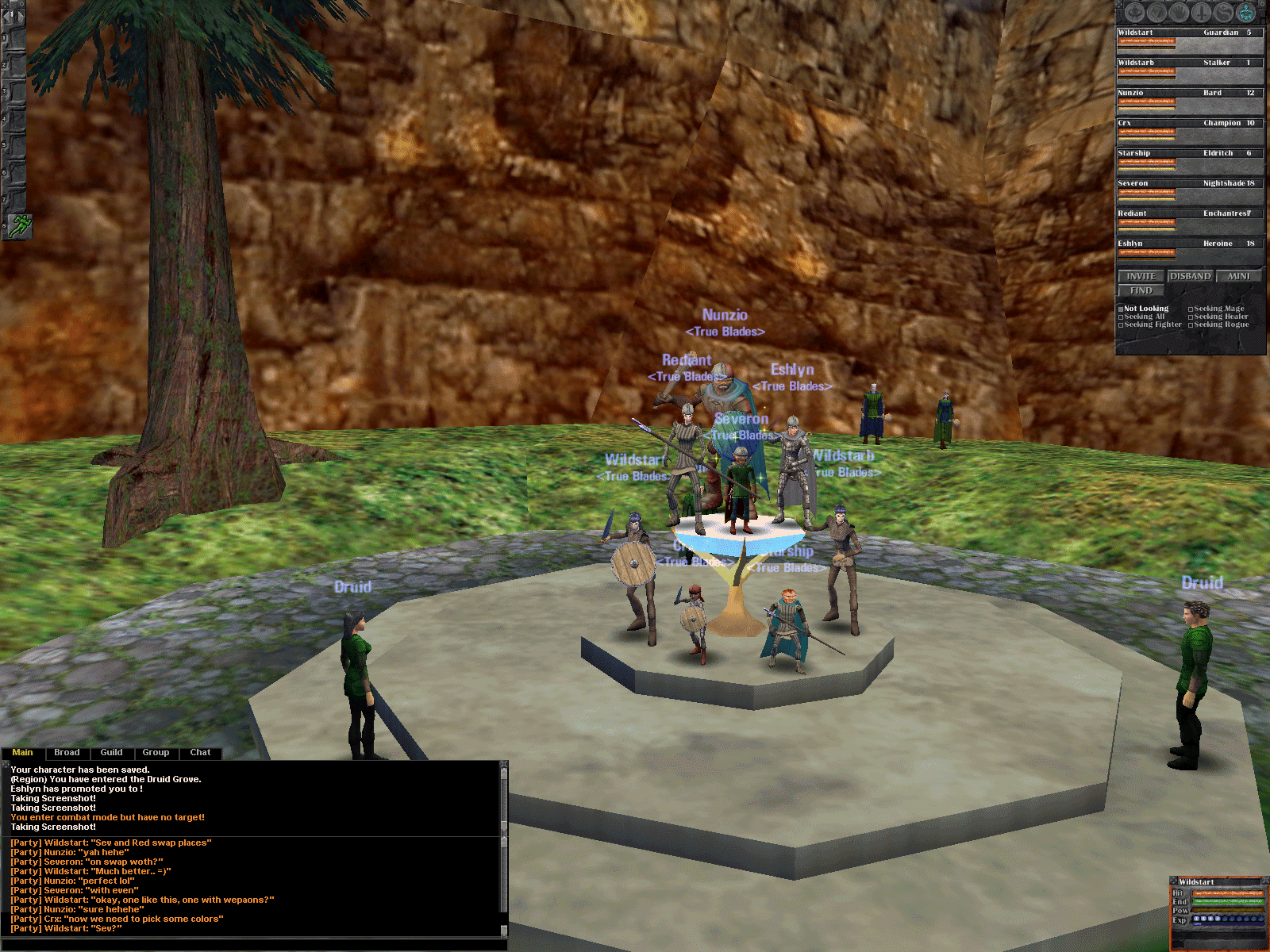Click the INVITE button in group panel
Viewport: 1270px width, 952px height.
[1141, 276]
